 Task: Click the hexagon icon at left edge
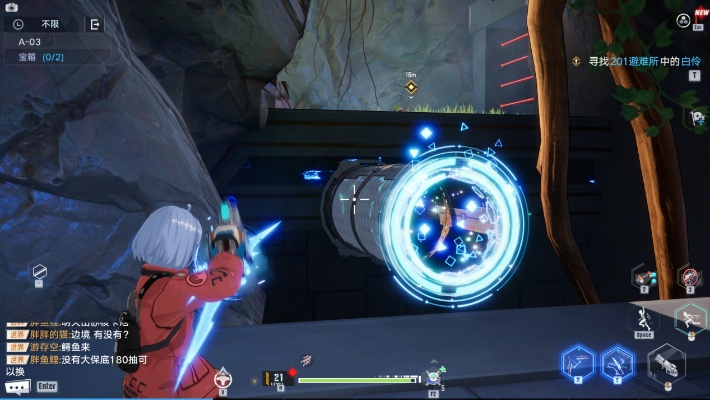(x=39, y=271)
